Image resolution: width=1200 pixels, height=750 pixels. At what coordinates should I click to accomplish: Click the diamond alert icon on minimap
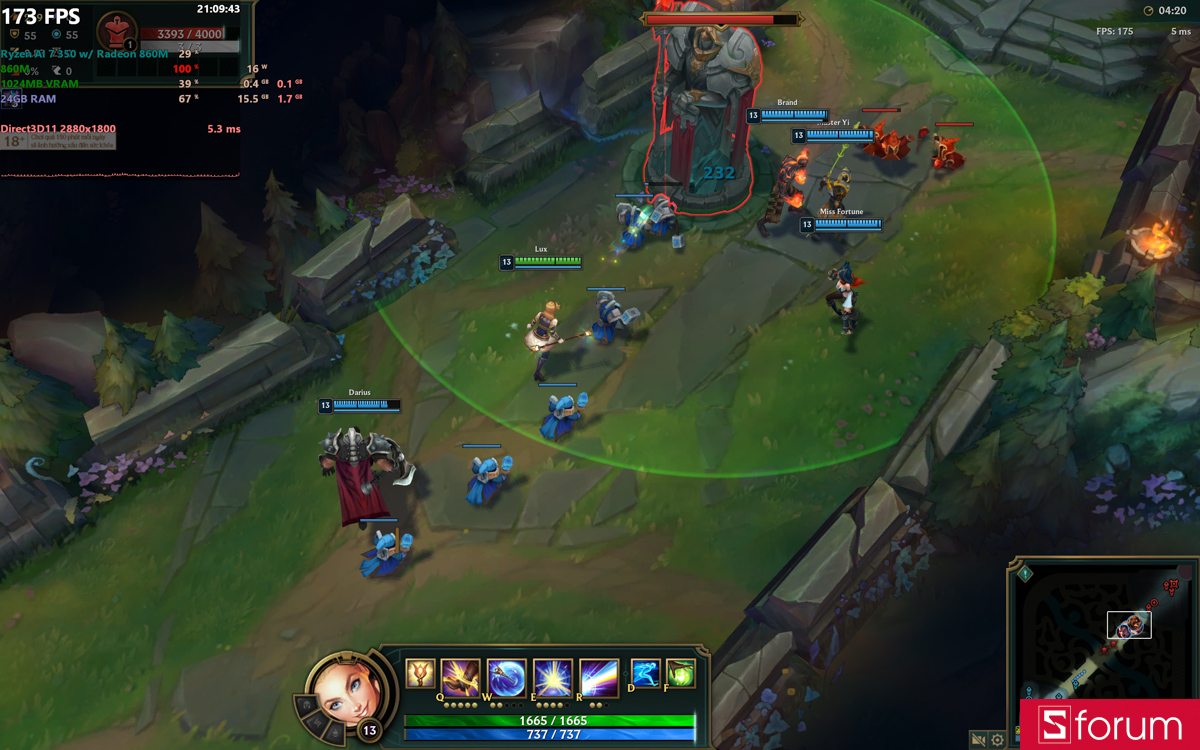pos(1025,574)
